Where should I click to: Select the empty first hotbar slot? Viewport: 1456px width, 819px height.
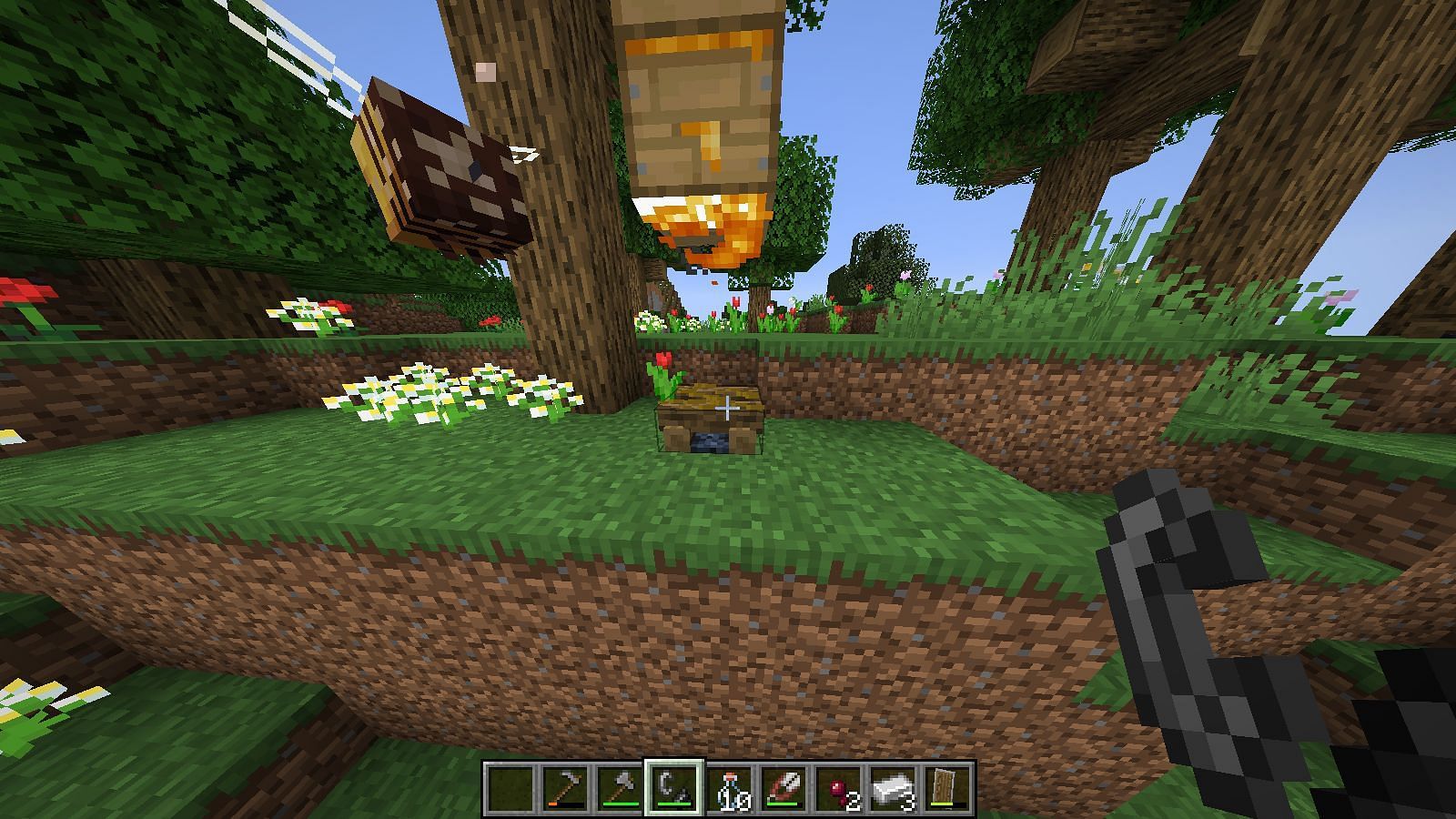(x=510, y=788)
